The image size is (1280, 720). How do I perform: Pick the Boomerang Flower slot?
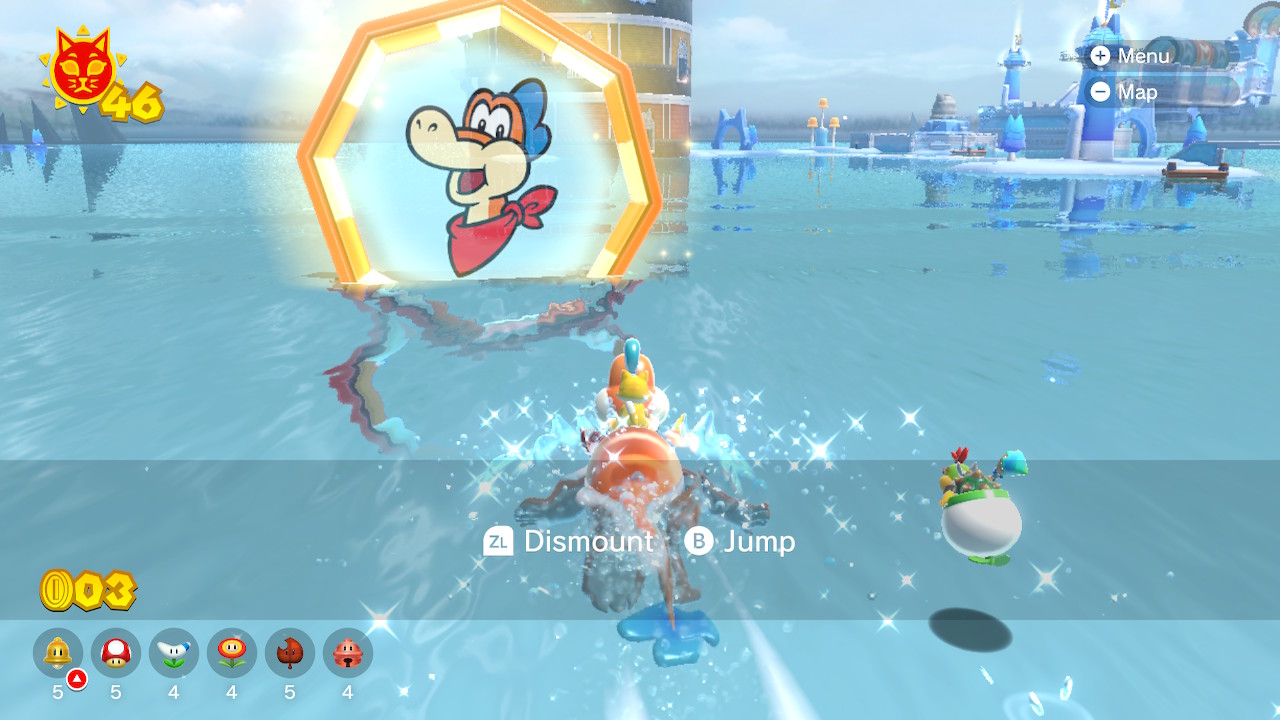tap(174, 653)
